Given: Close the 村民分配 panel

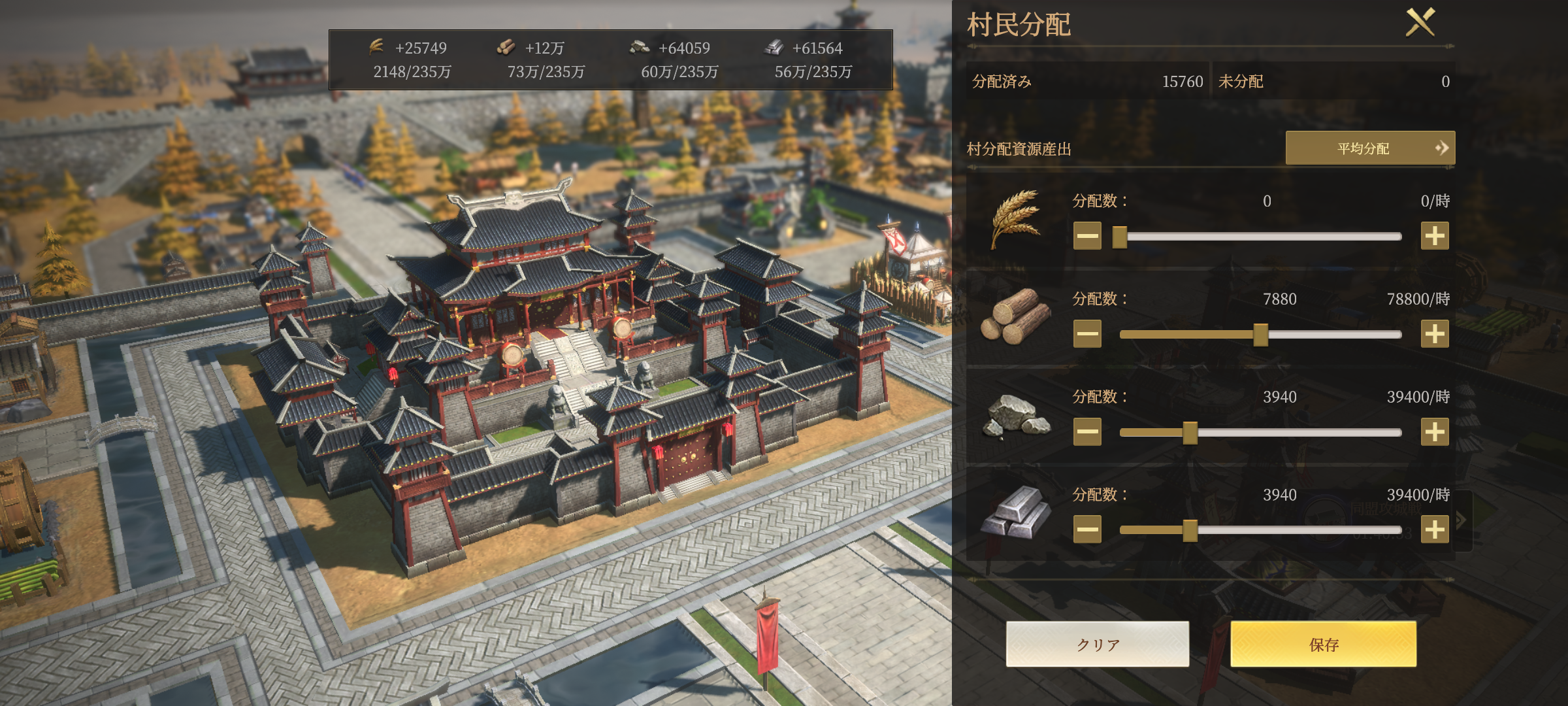Looking at the screenshot, I should point(1420,23).
